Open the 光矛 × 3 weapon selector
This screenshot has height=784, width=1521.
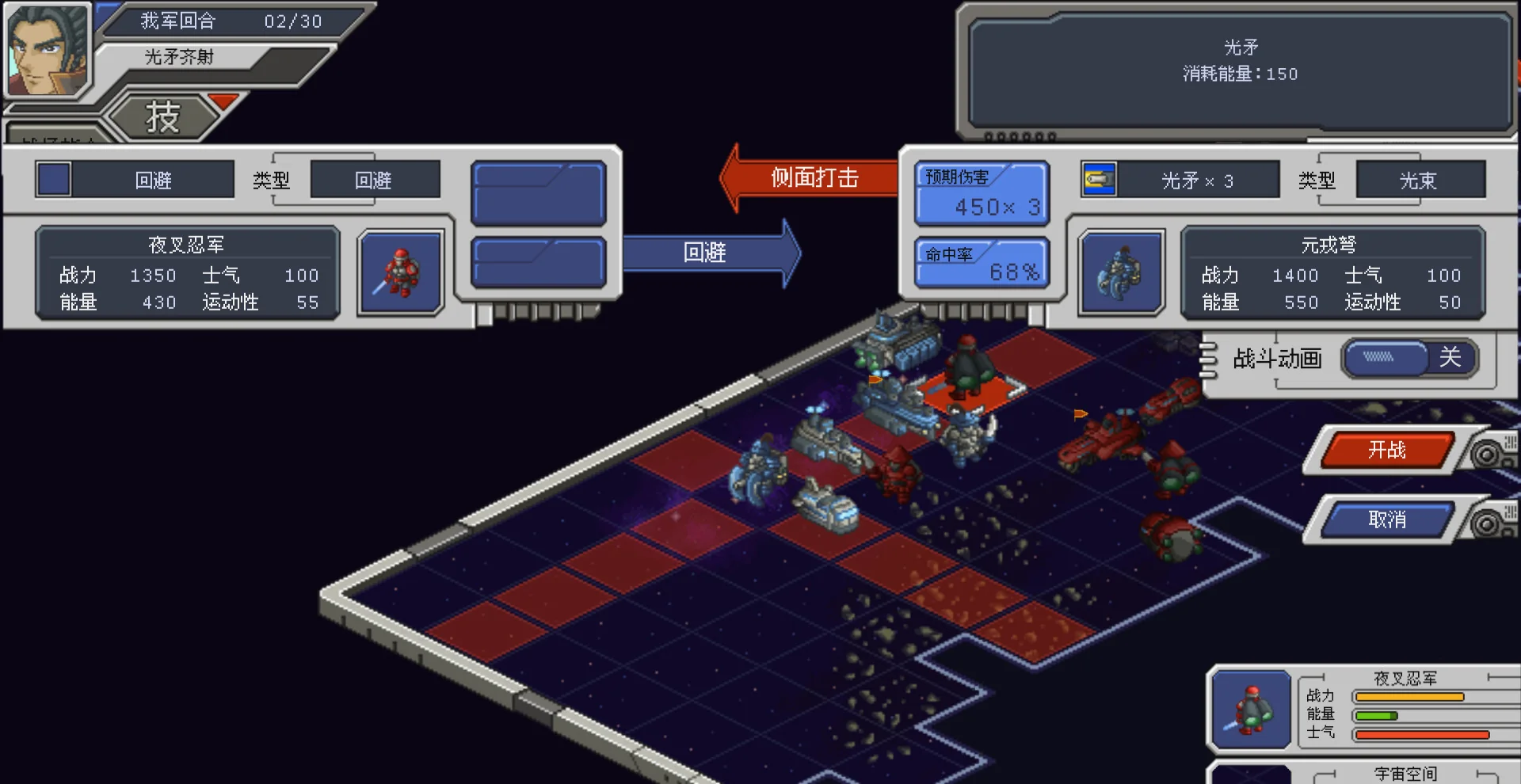pos(1196,179)
